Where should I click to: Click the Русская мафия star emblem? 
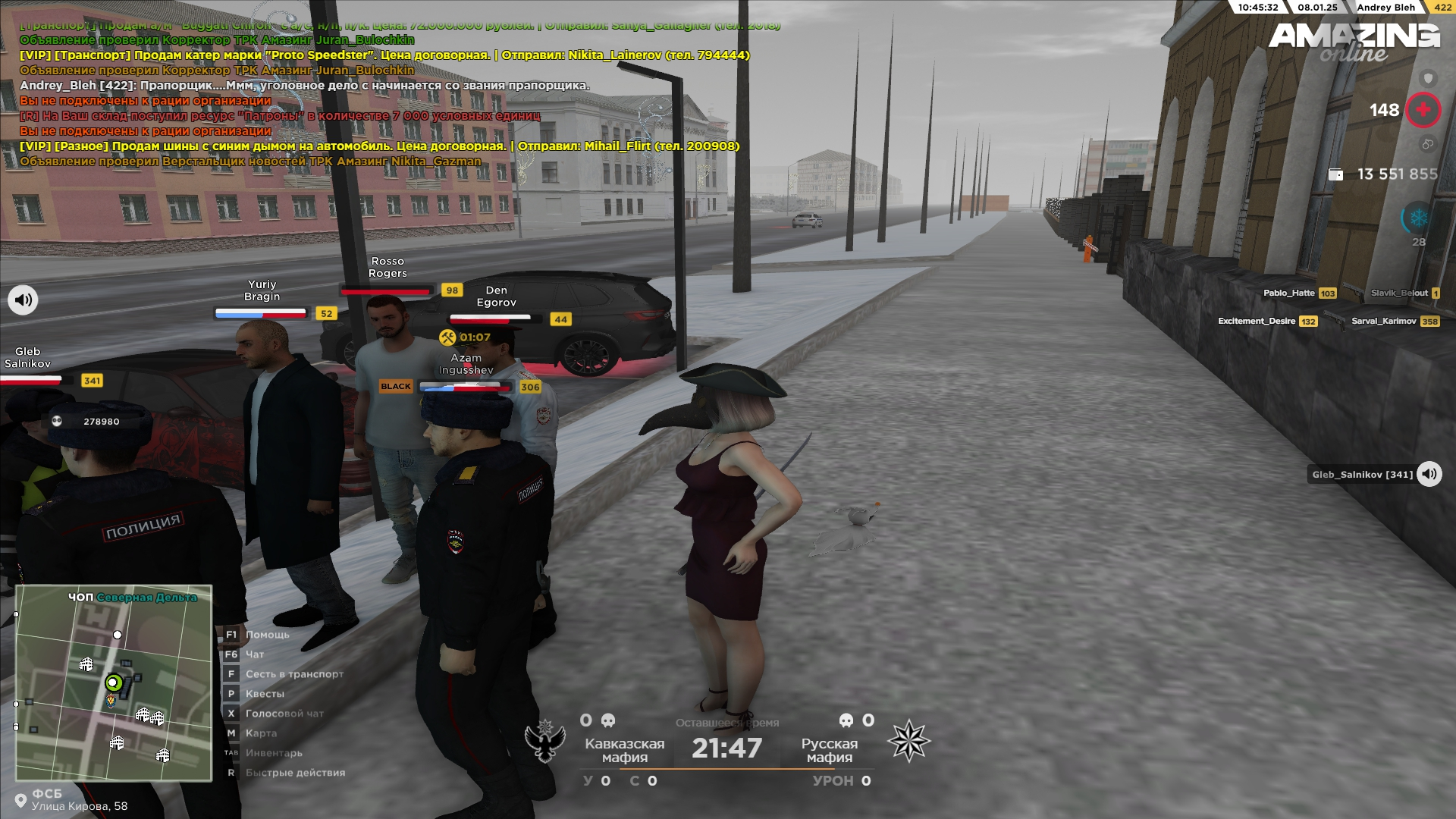click(908, 741)
